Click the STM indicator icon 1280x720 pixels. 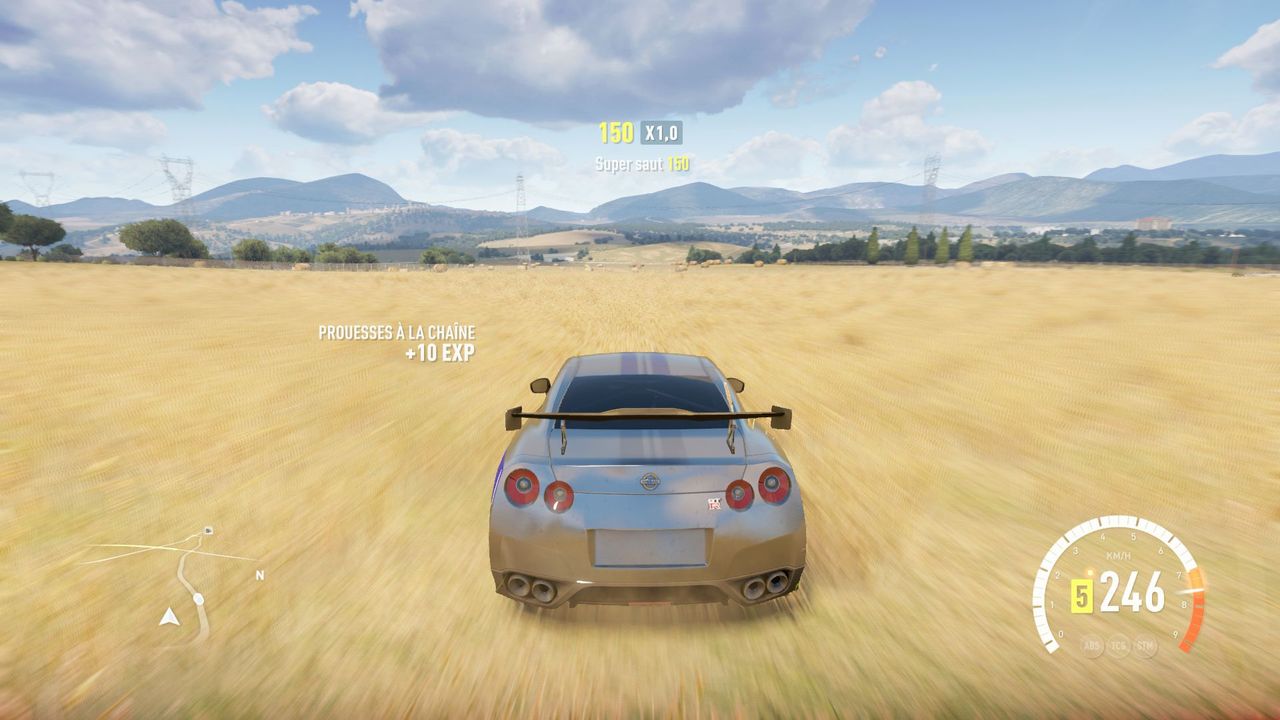click(x=1145, y=646)
